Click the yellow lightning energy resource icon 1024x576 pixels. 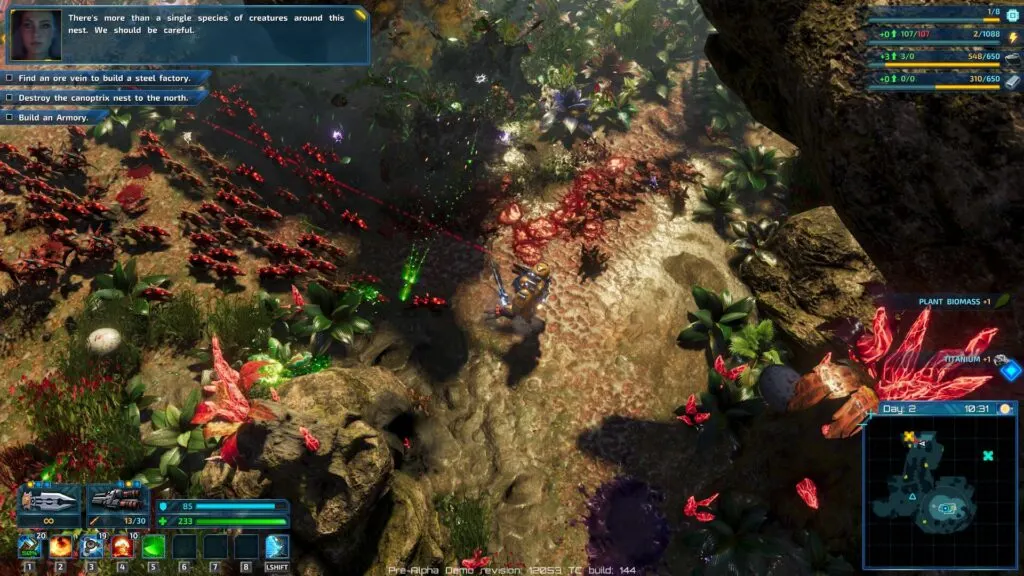point(1012,38)
